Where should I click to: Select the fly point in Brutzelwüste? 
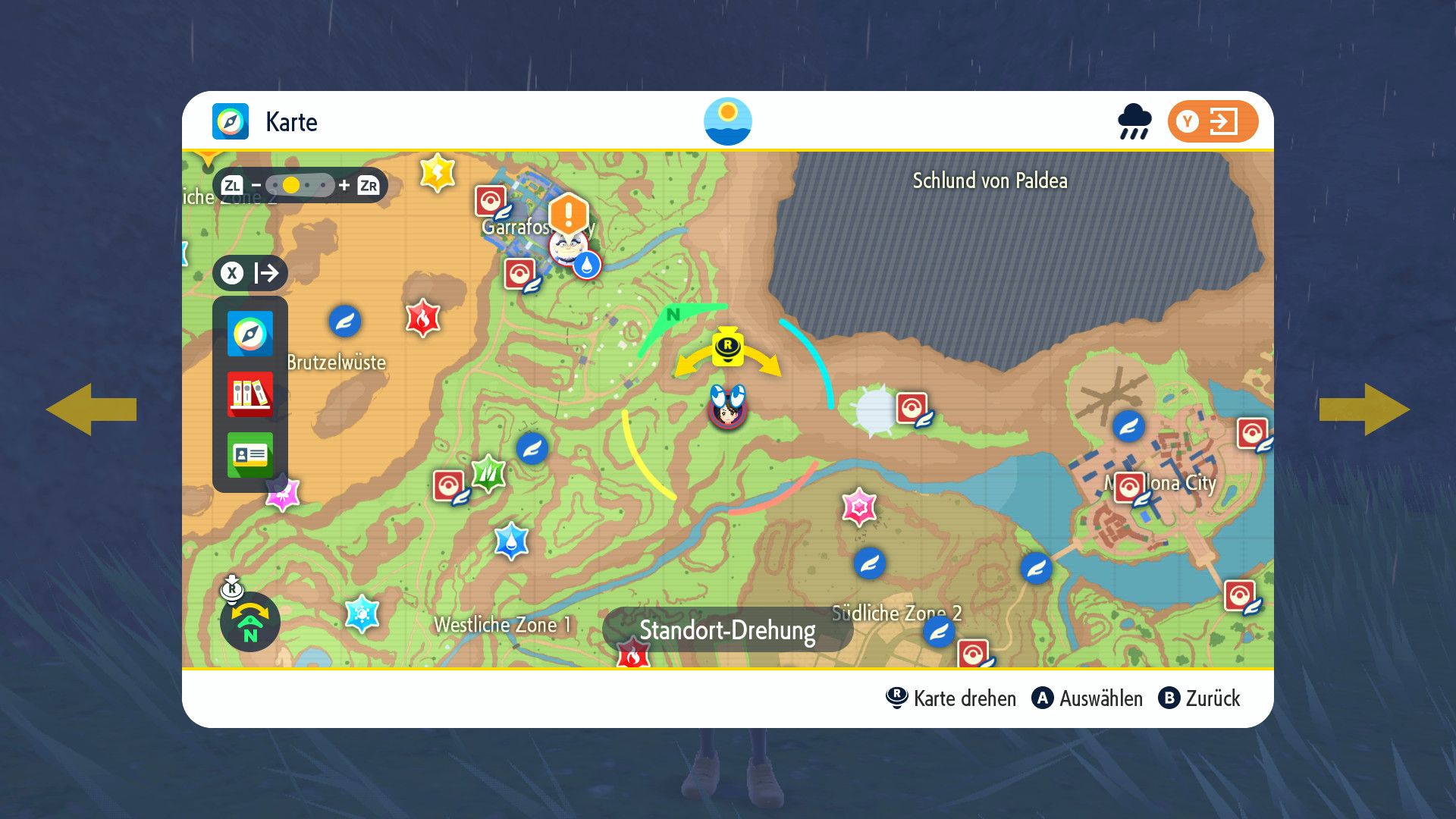point(344,322)
